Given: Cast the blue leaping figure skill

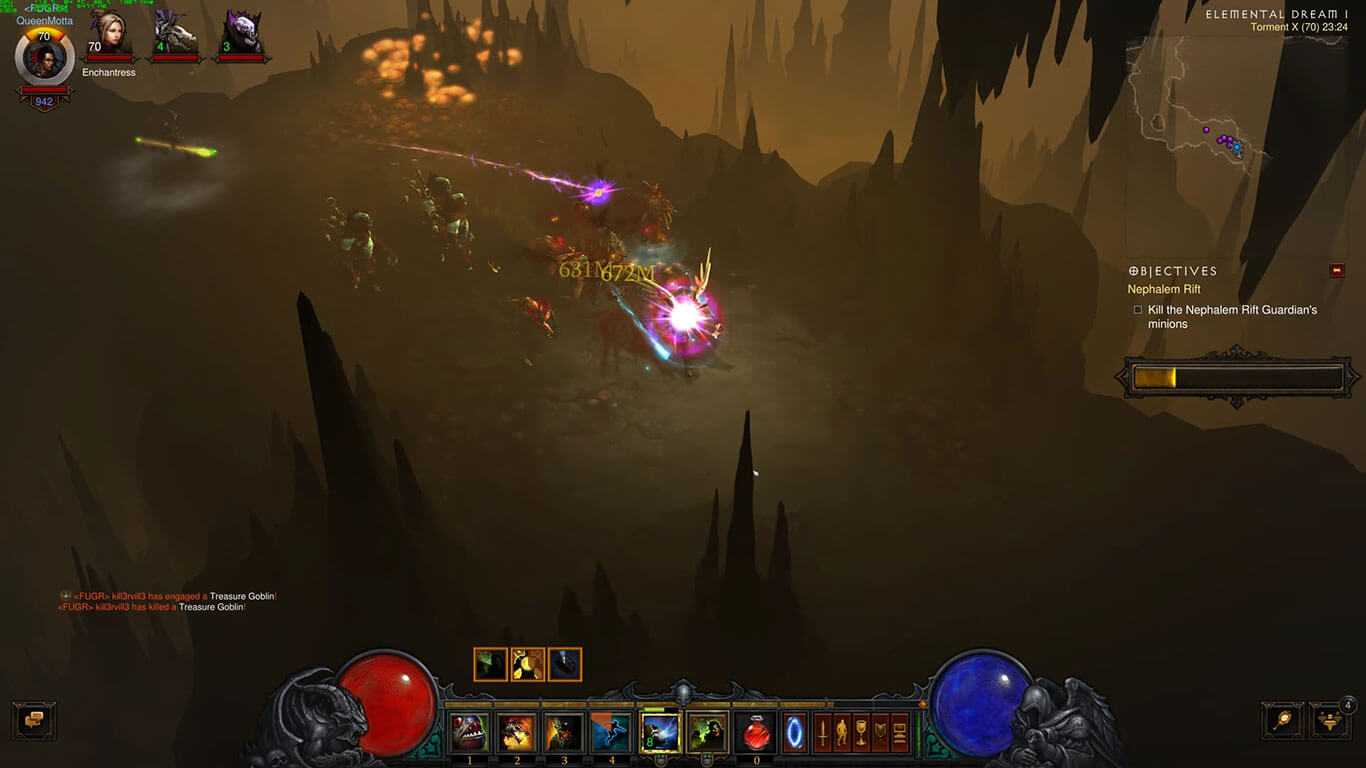Looking at the screenshot, I should tap(611, 733).
